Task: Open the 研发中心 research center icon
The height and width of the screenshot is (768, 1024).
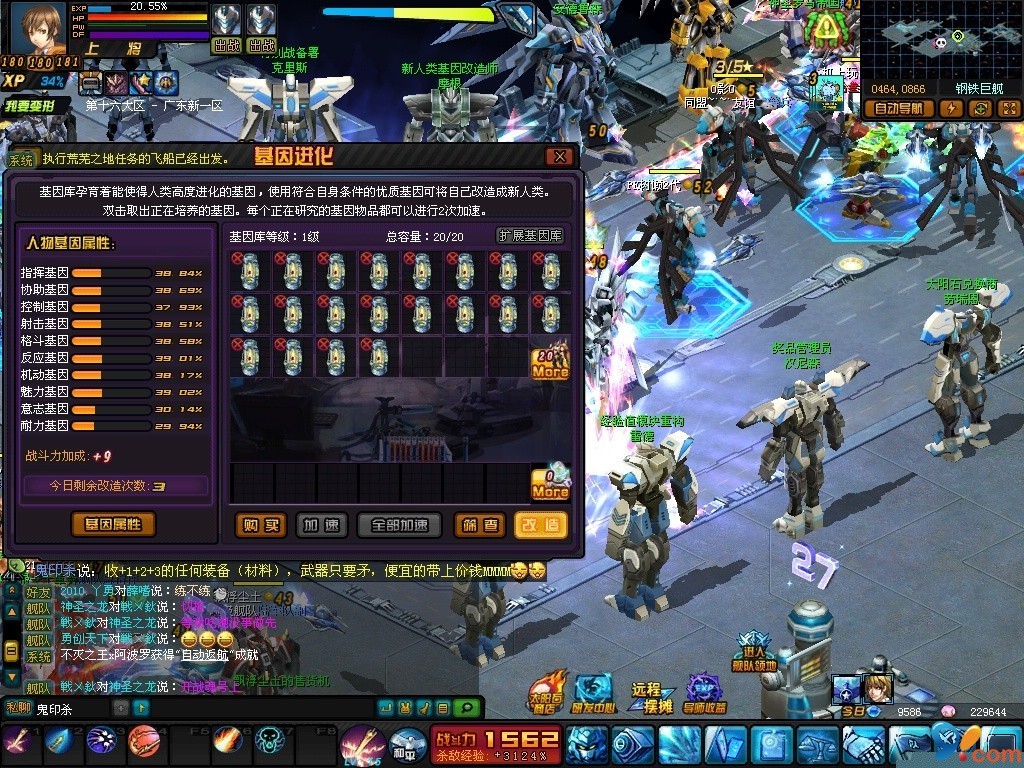Action: point(594,692)
